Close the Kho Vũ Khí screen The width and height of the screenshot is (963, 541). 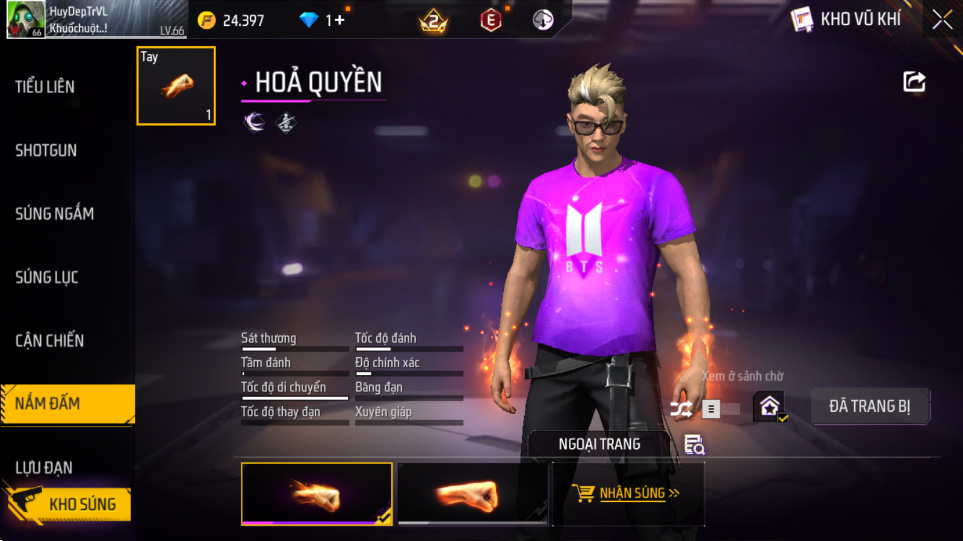[941, 19]
